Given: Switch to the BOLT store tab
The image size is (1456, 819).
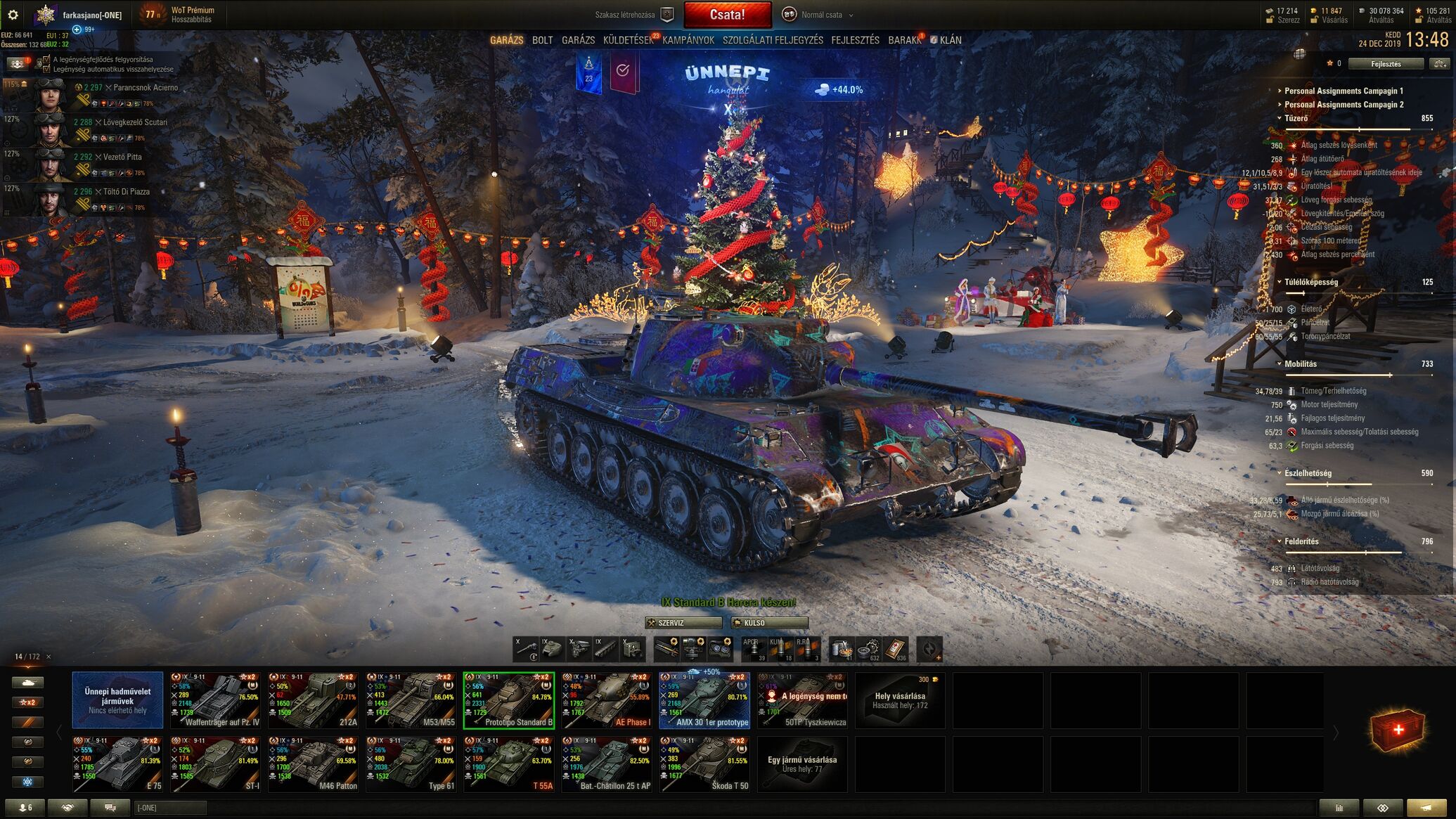Looking at the screenshot, I should coord(542,40).
